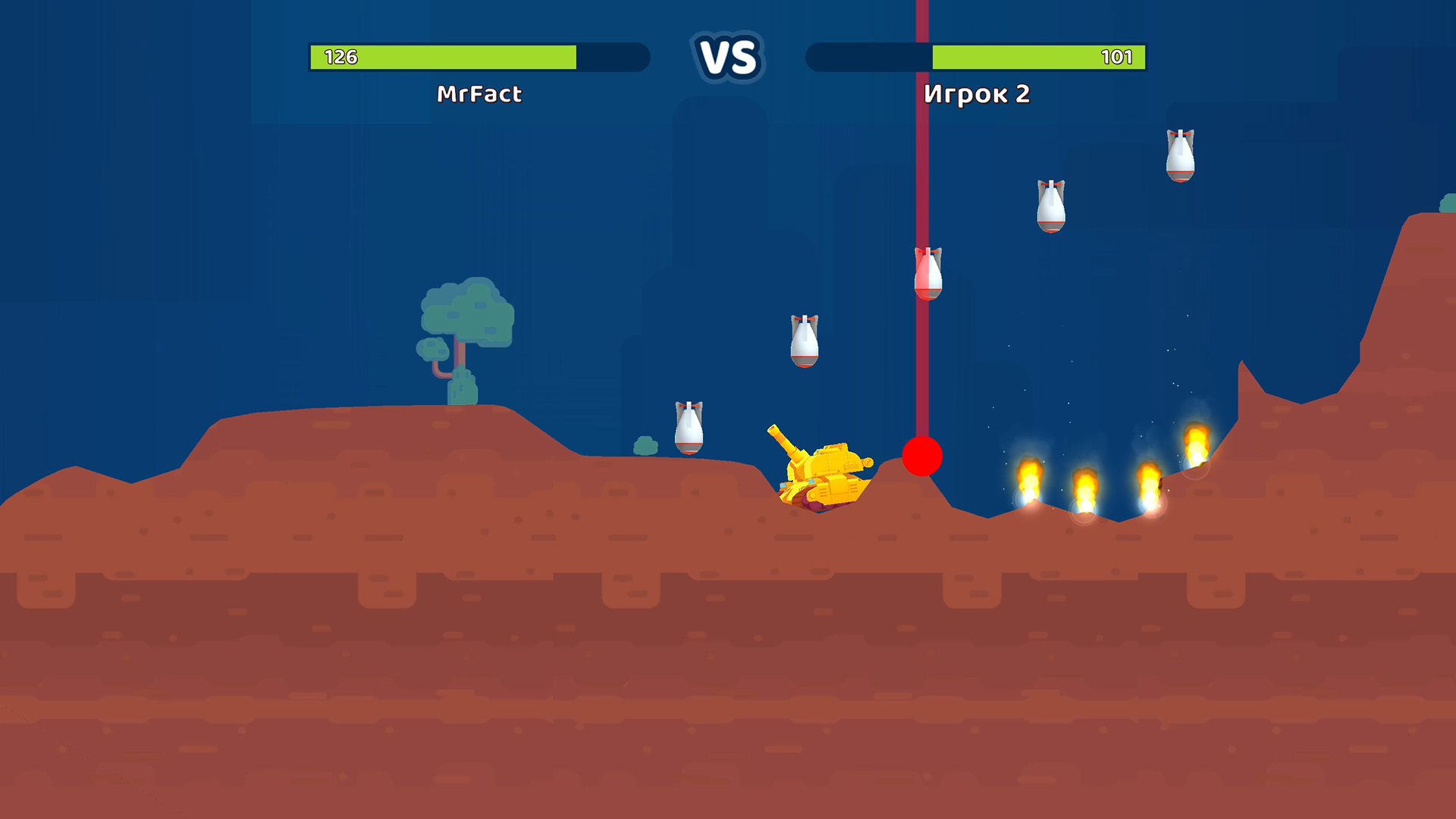
Task: Click the Игрок 2 player name
Action: (x=977, y=94)
